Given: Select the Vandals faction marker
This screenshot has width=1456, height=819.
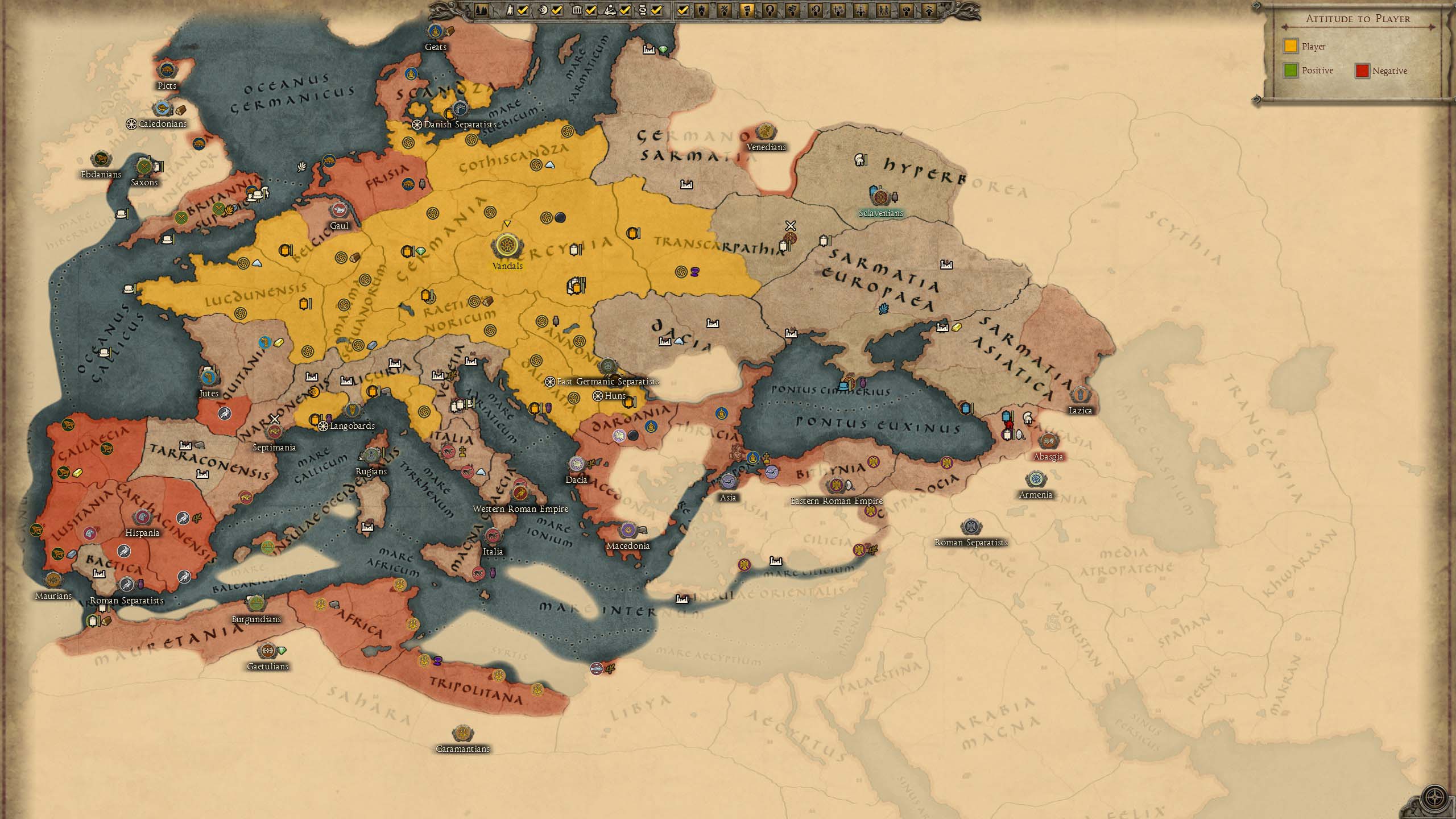Looking at the screenshot, I should [506, 246].
